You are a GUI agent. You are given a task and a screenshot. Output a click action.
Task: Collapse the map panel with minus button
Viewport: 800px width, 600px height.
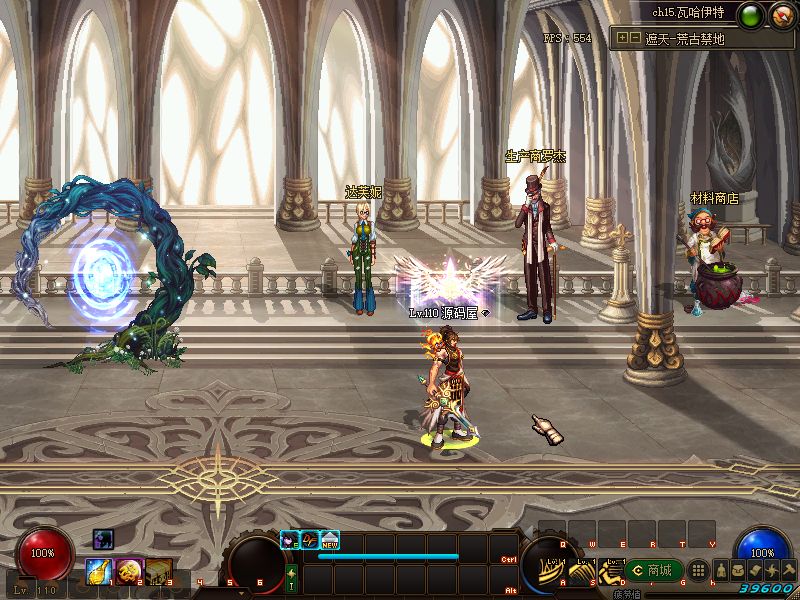(x=635, y=39)
